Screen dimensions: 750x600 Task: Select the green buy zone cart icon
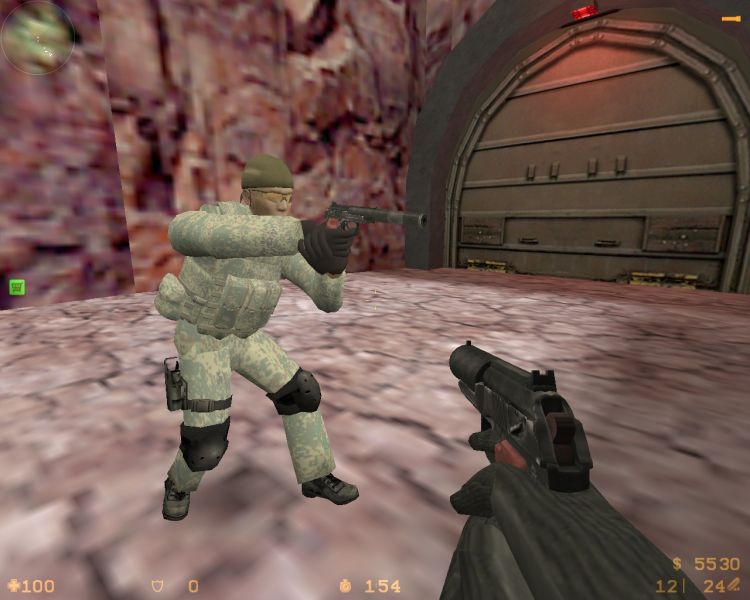point(17,287)
